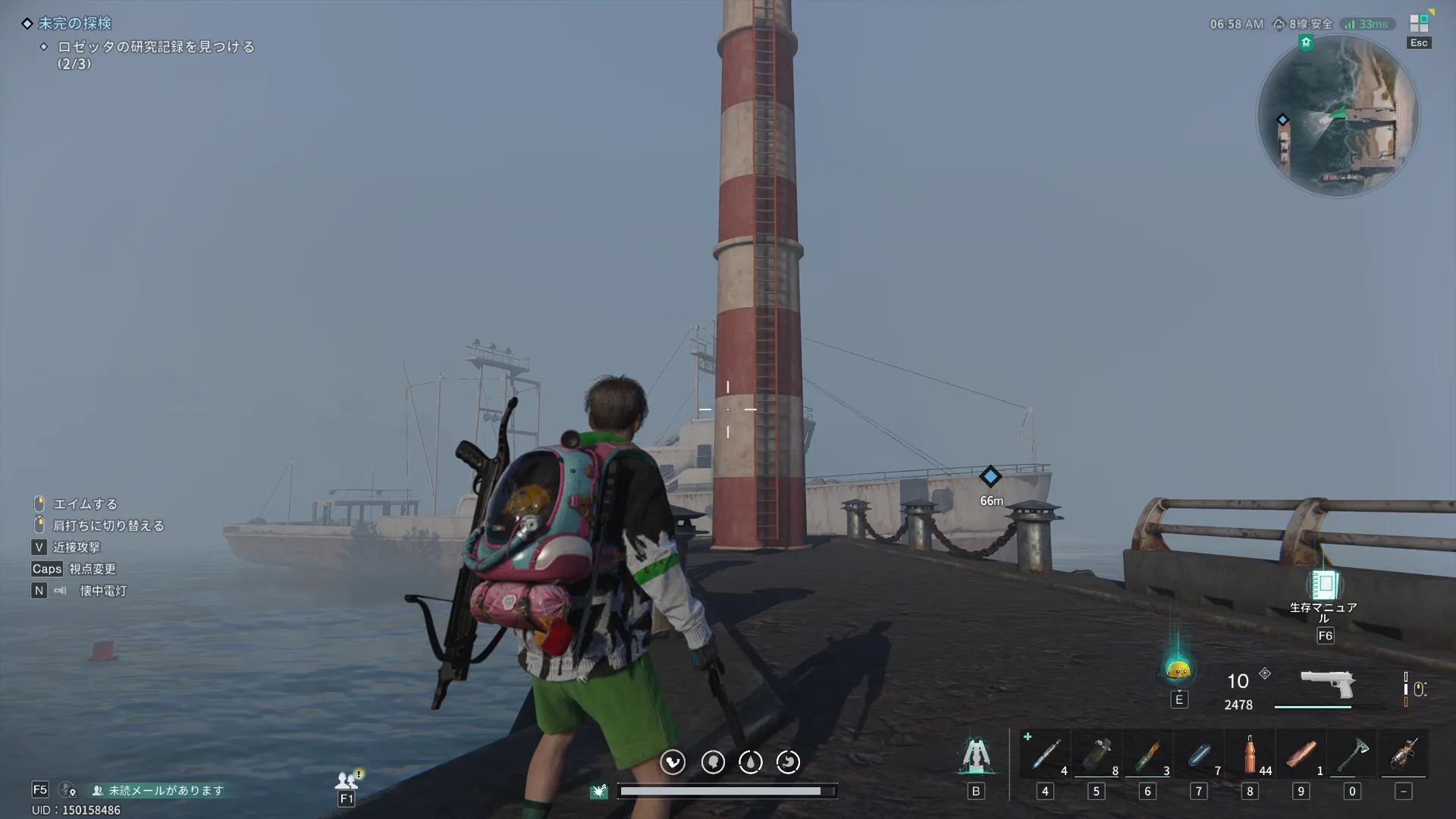
Task: Select the orange soda bottle slot
Action: click(1250, 754)
